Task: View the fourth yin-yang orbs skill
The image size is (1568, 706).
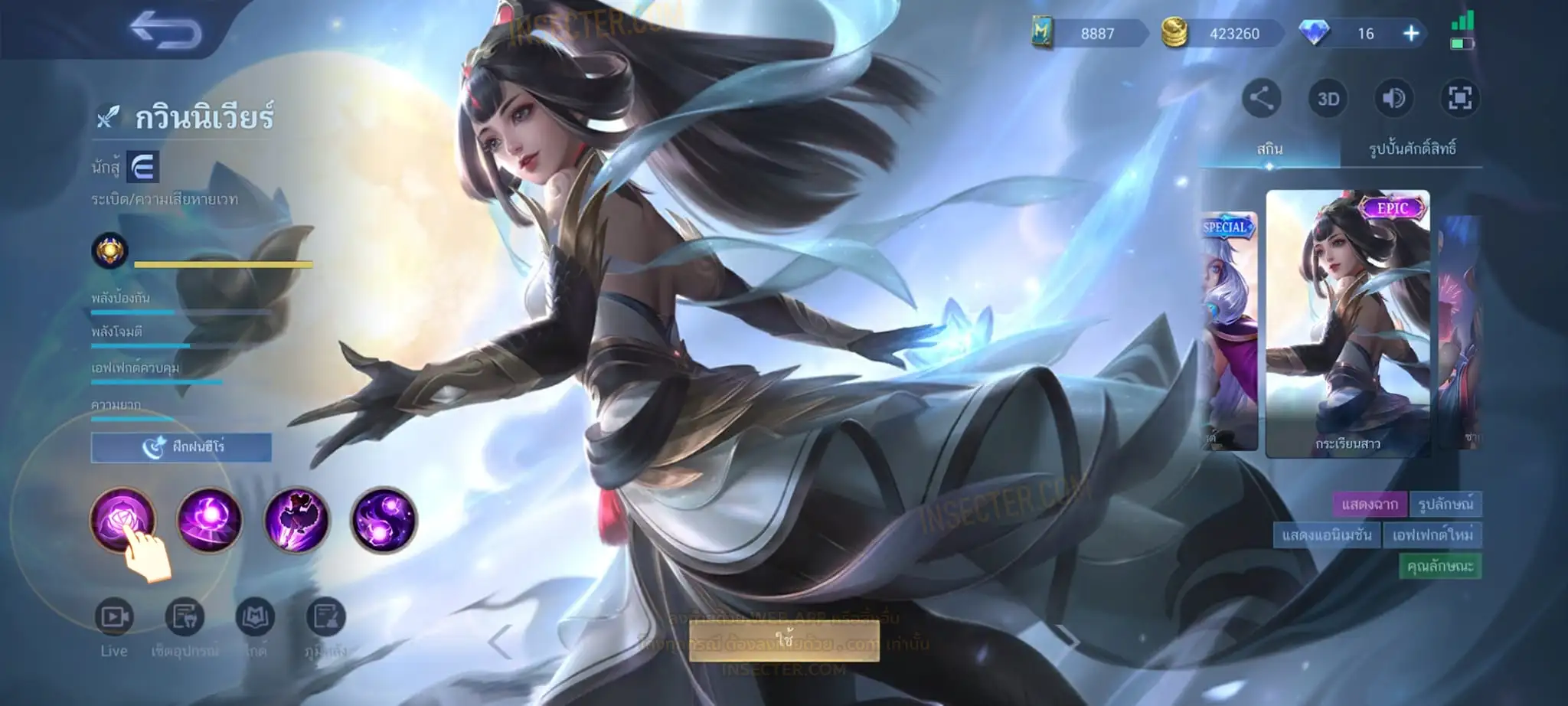Action: coord(384,520)
